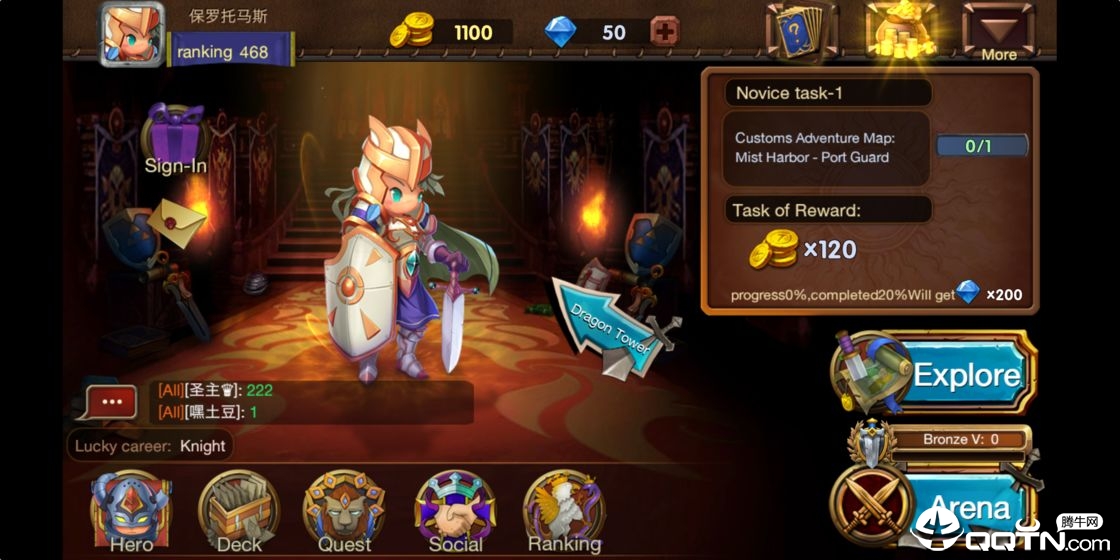
Task: Add diamonds with the plus button
Action: coord(664,32)
